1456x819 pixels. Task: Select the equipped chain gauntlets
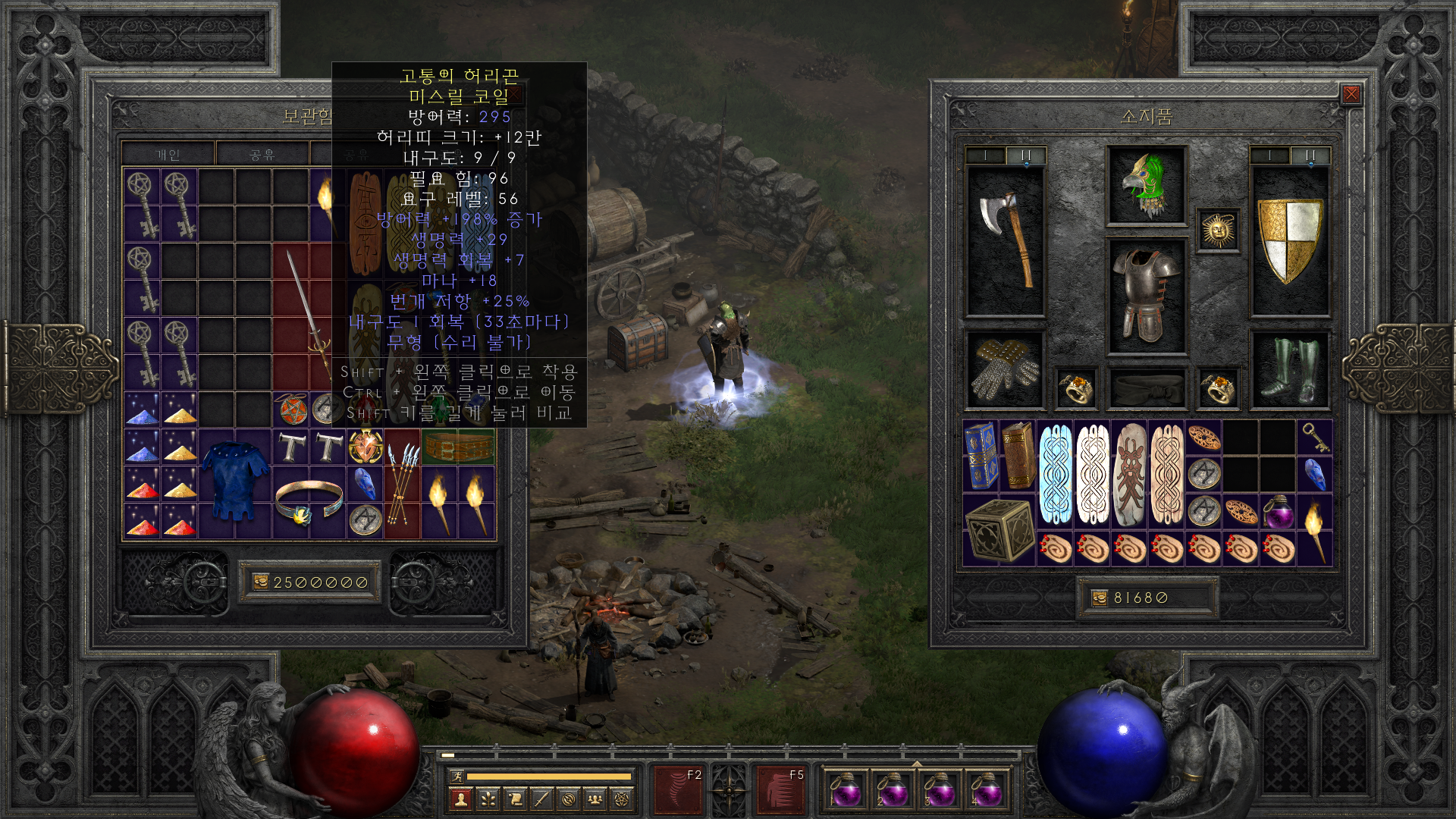(x=1005, y=371)
